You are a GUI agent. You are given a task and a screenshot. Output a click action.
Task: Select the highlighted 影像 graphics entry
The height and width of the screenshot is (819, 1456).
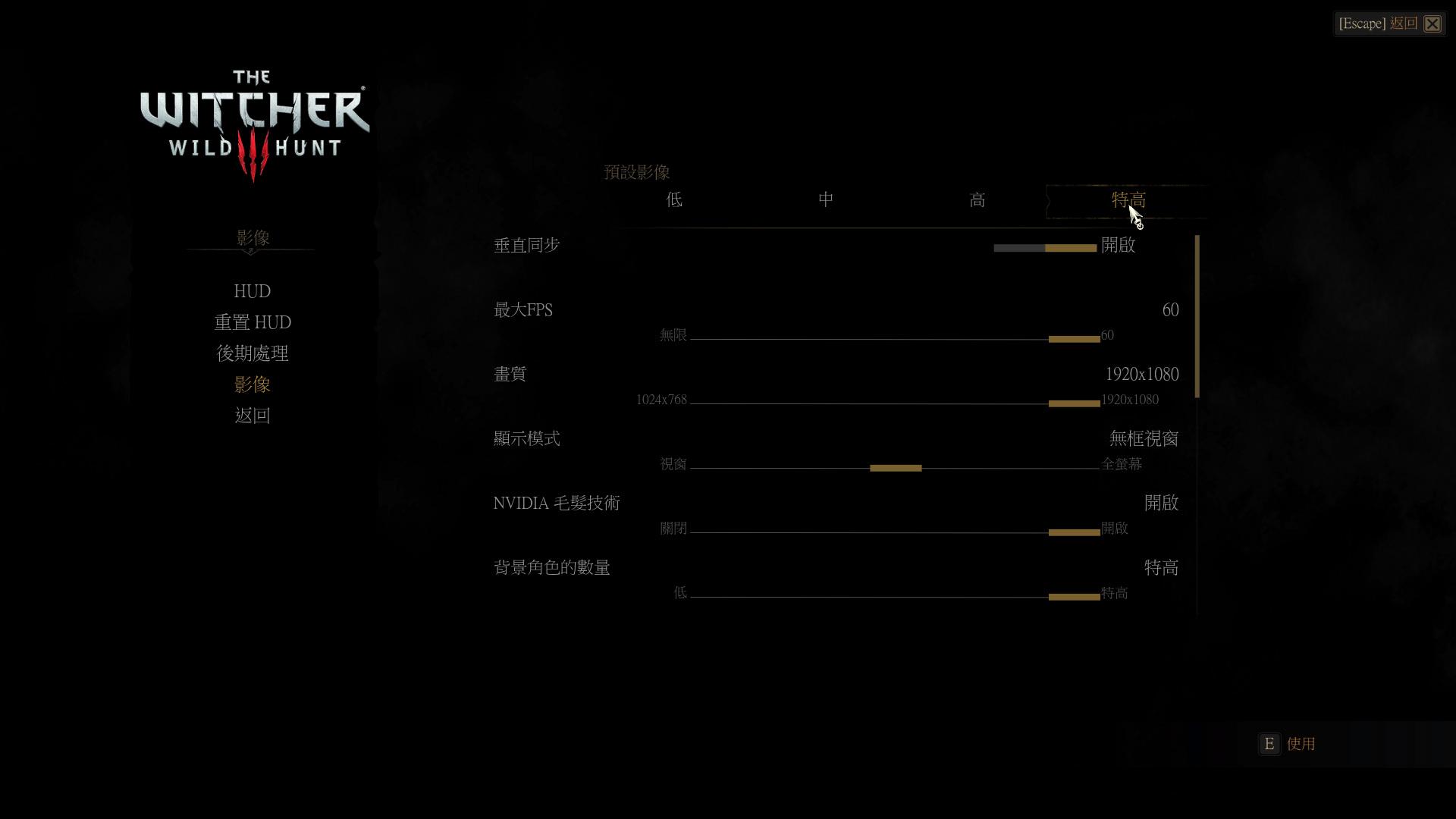tap(253, 384)
